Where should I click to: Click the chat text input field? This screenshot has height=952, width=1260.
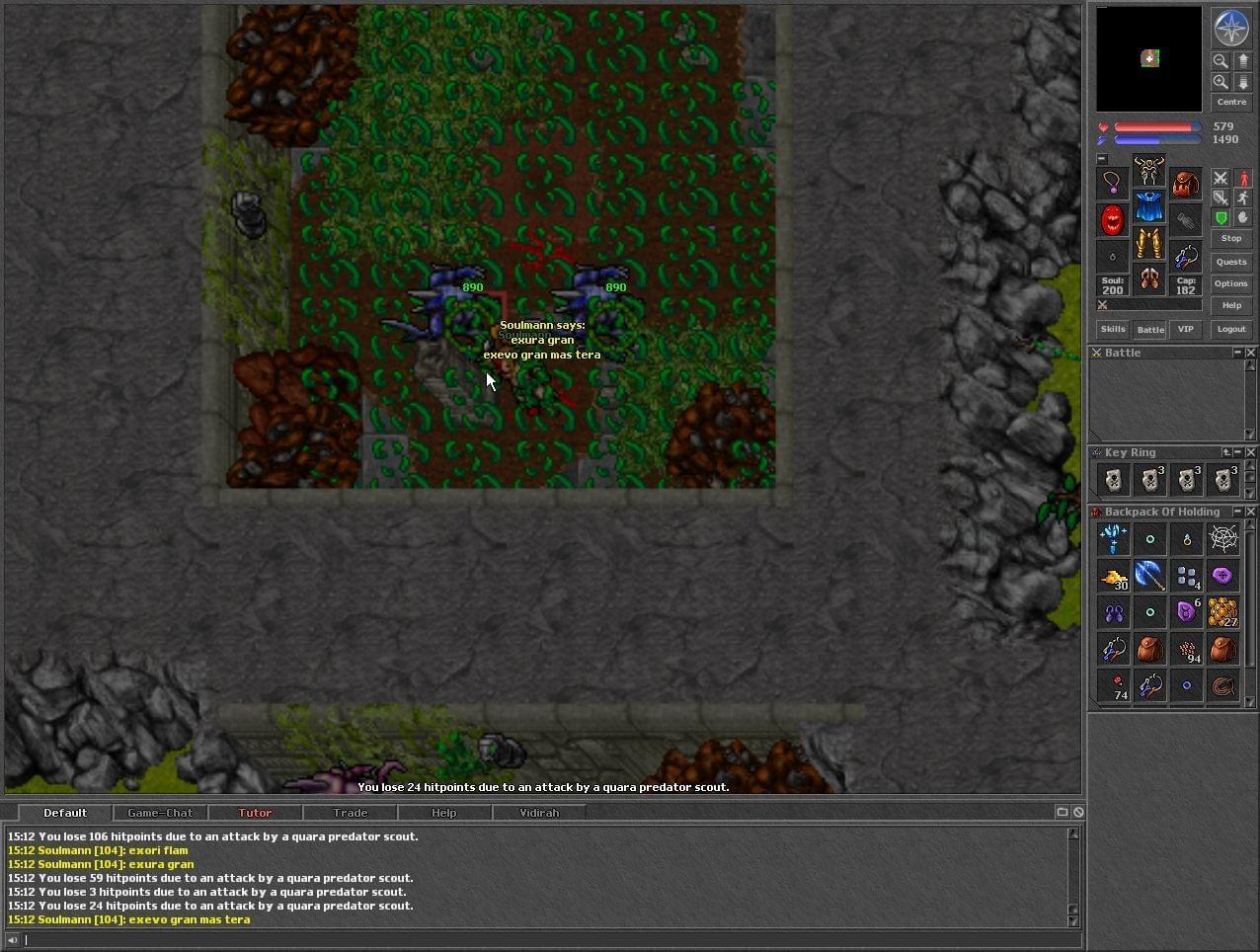pos(543,939)
